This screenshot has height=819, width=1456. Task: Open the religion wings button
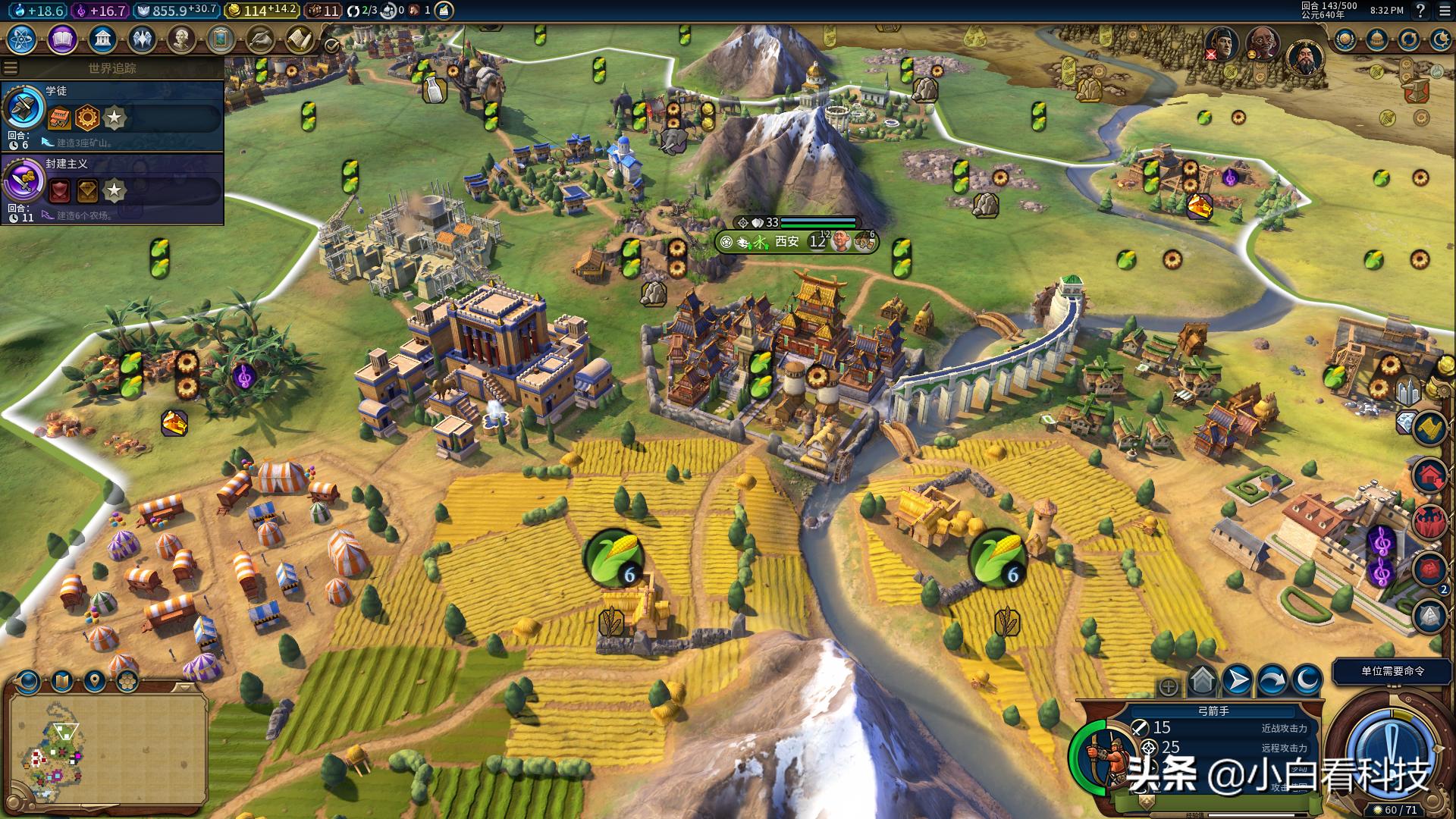click(x=142, y=39)
